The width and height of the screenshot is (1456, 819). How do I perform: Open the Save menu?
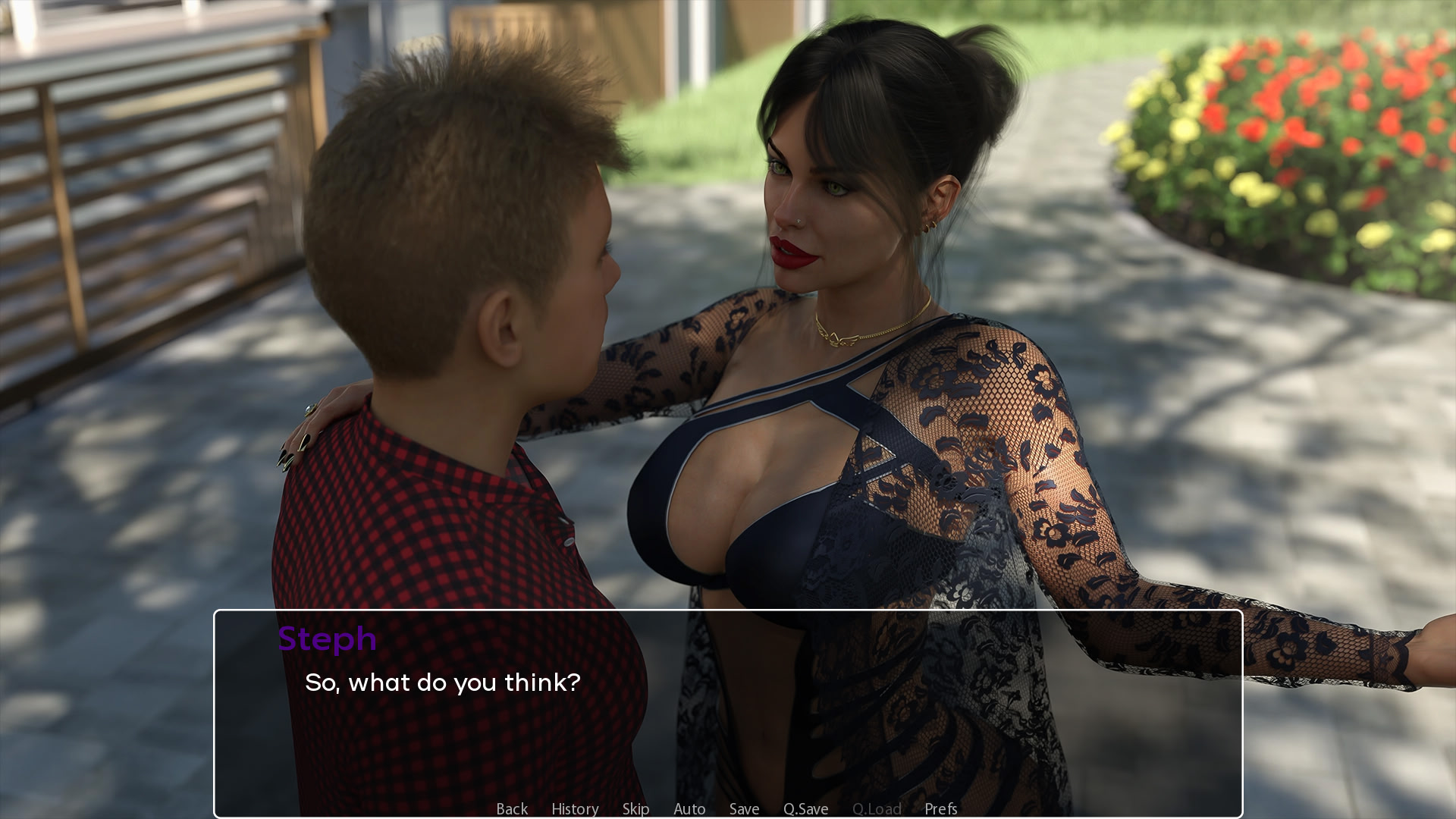click(x=744, y=808)
